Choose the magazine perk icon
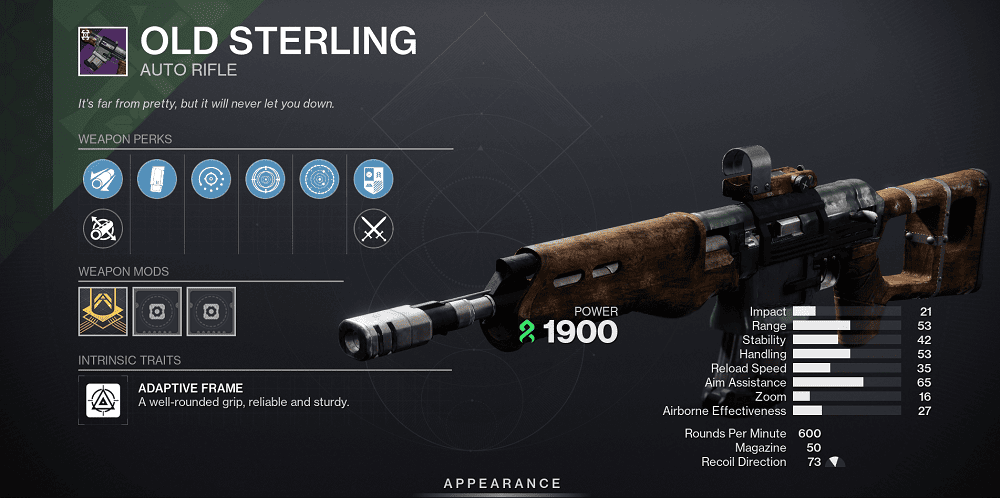The width and height of the screenshot is (1000, 498). 157,180
